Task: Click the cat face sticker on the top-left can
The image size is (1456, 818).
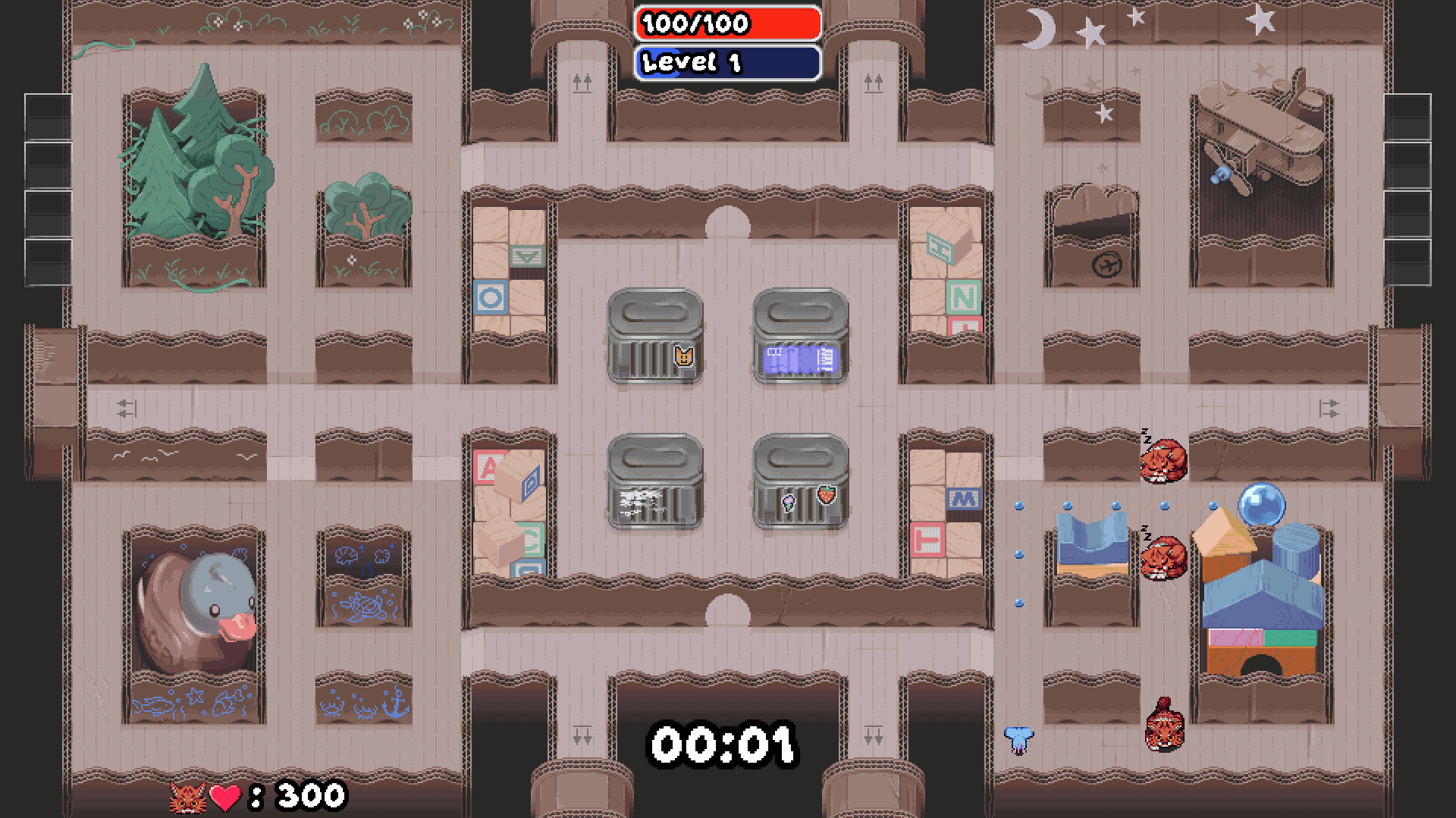Action: 682,355
